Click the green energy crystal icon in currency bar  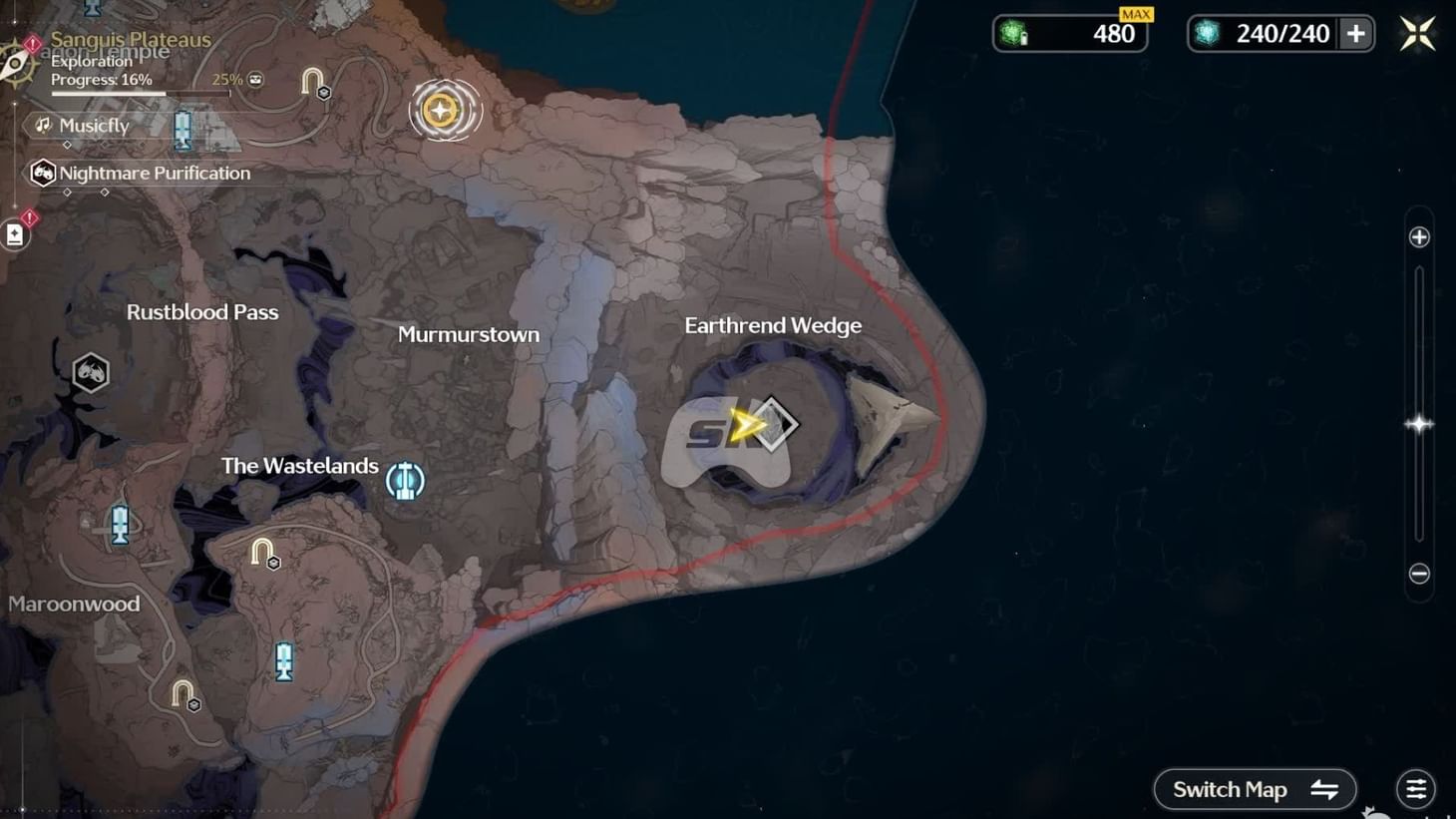[x=1012, y=33]
